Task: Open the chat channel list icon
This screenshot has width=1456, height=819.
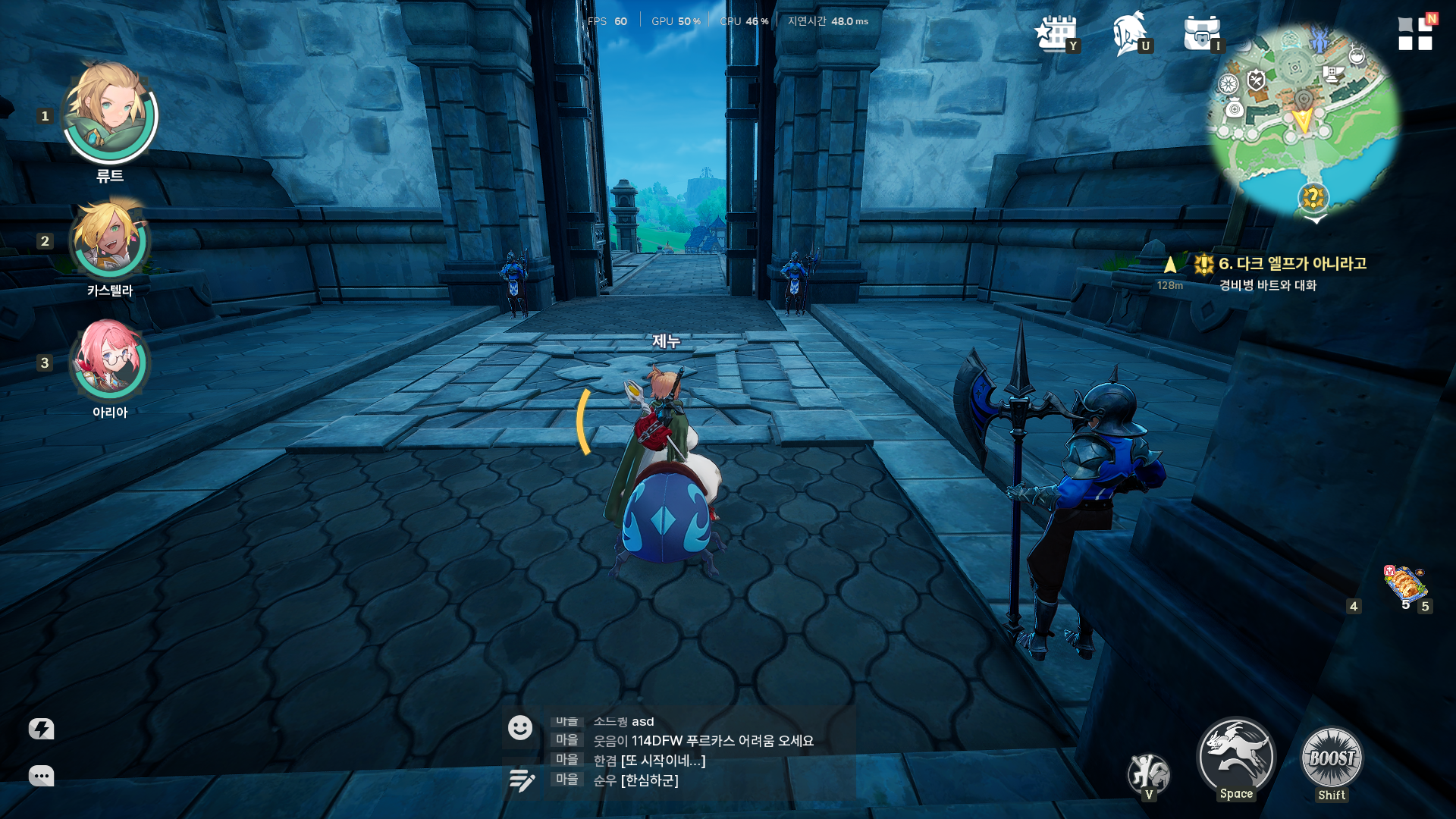Action: pos(522,780)
